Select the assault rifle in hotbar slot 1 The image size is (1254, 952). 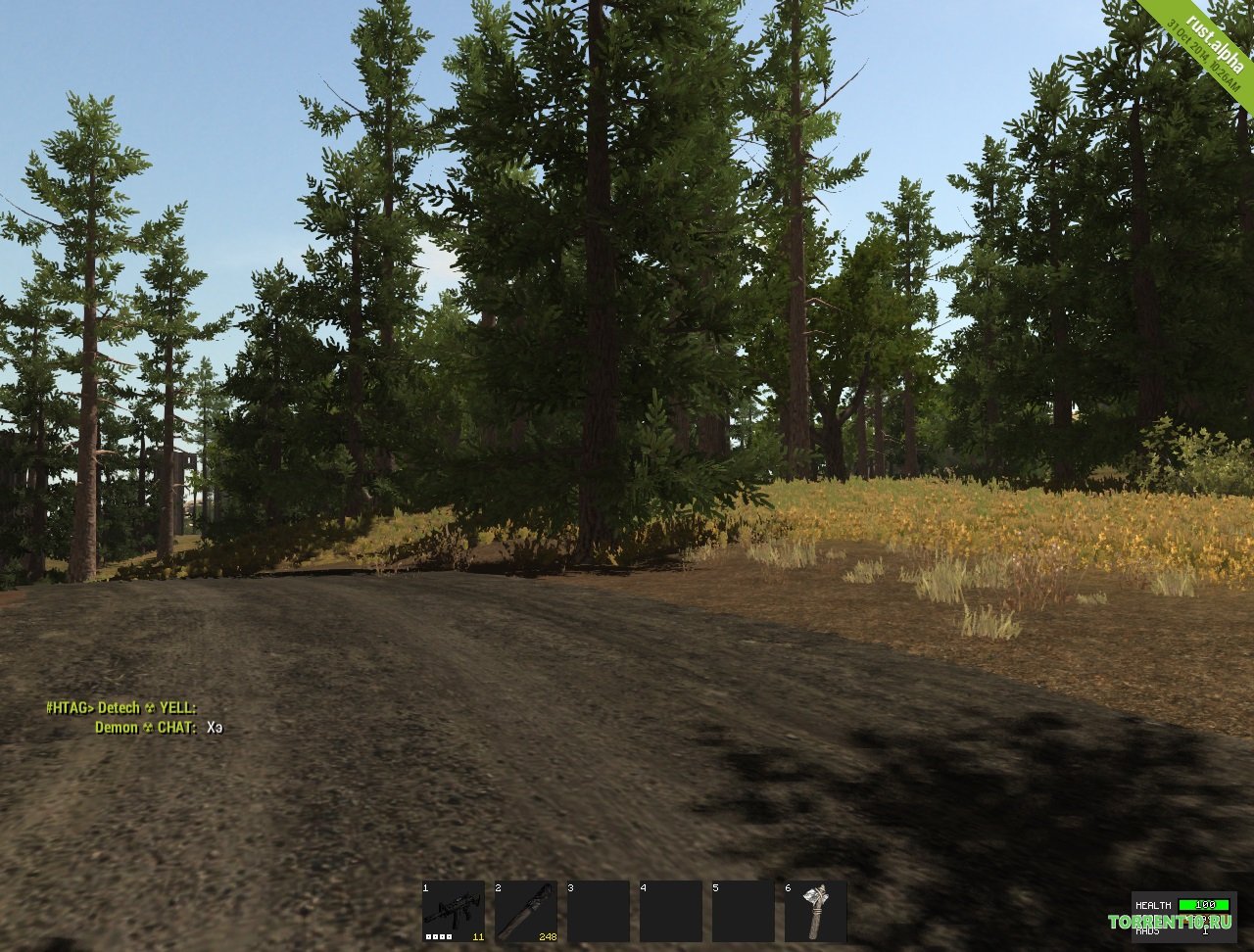pyautogui.click(x=453, y=911)
